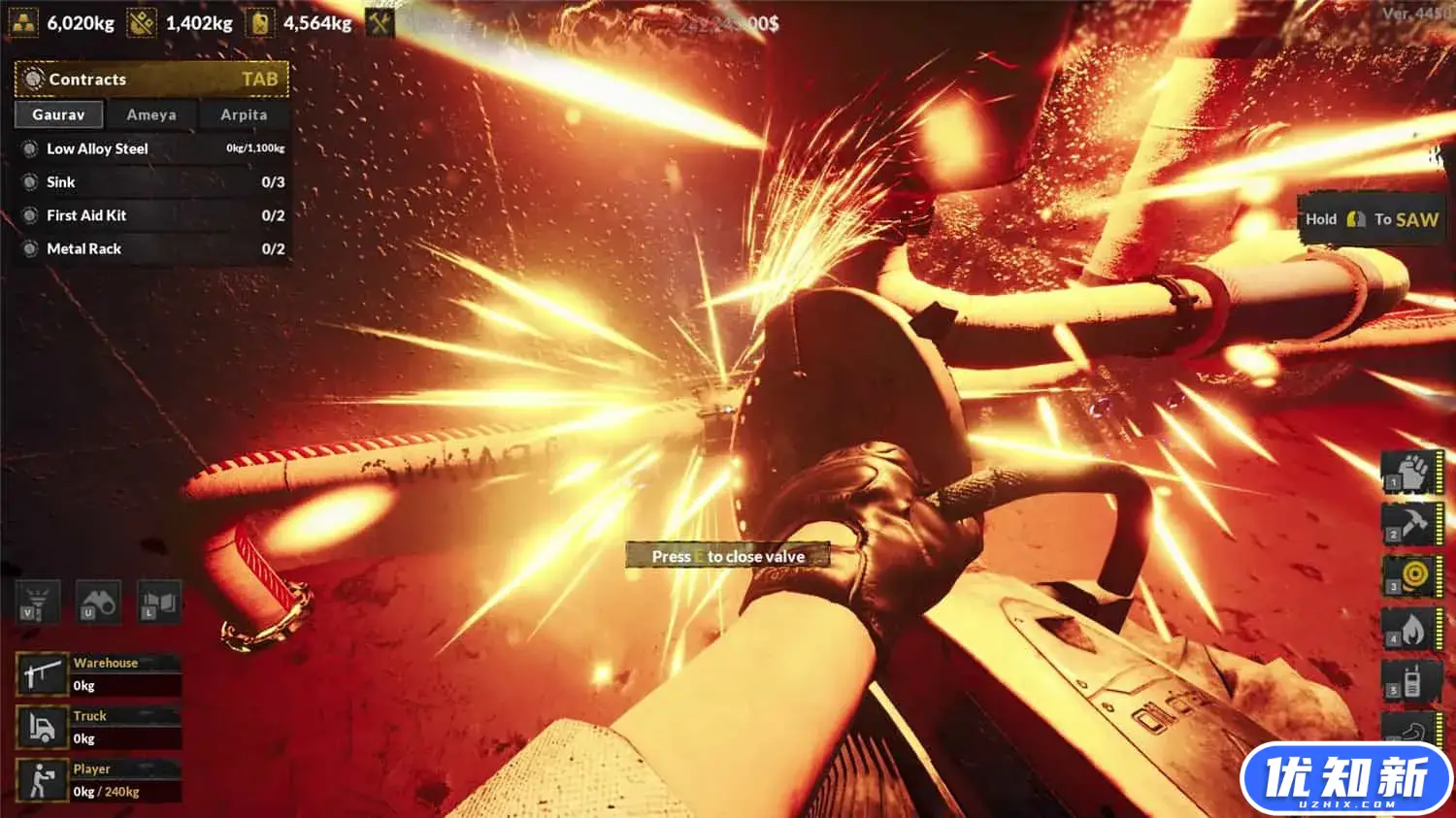Toggle the flashlight icon
Viewport: 1456px width, 818px height.
tap(37, 602)
